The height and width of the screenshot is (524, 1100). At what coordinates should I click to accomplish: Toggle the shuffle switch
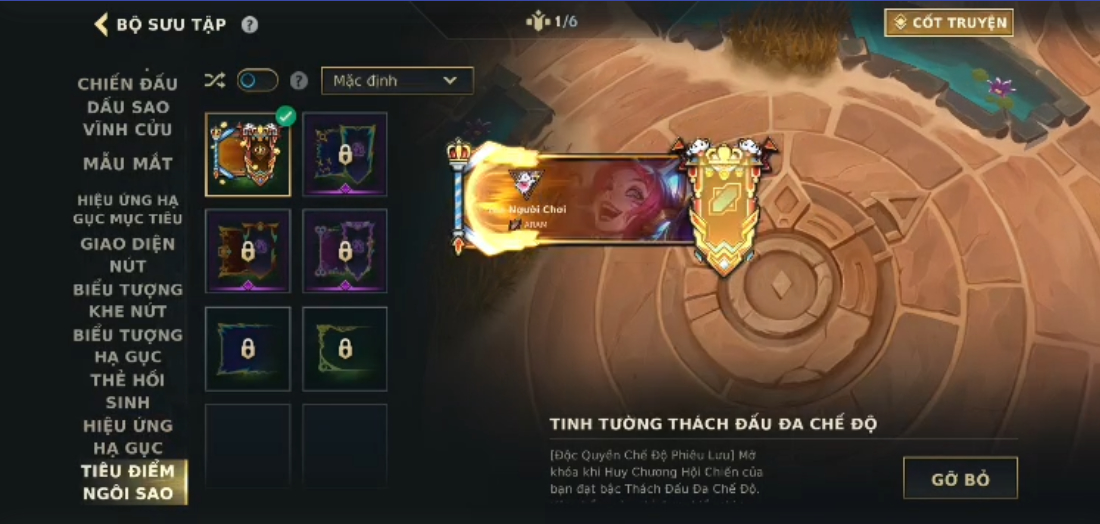[257, 81]
